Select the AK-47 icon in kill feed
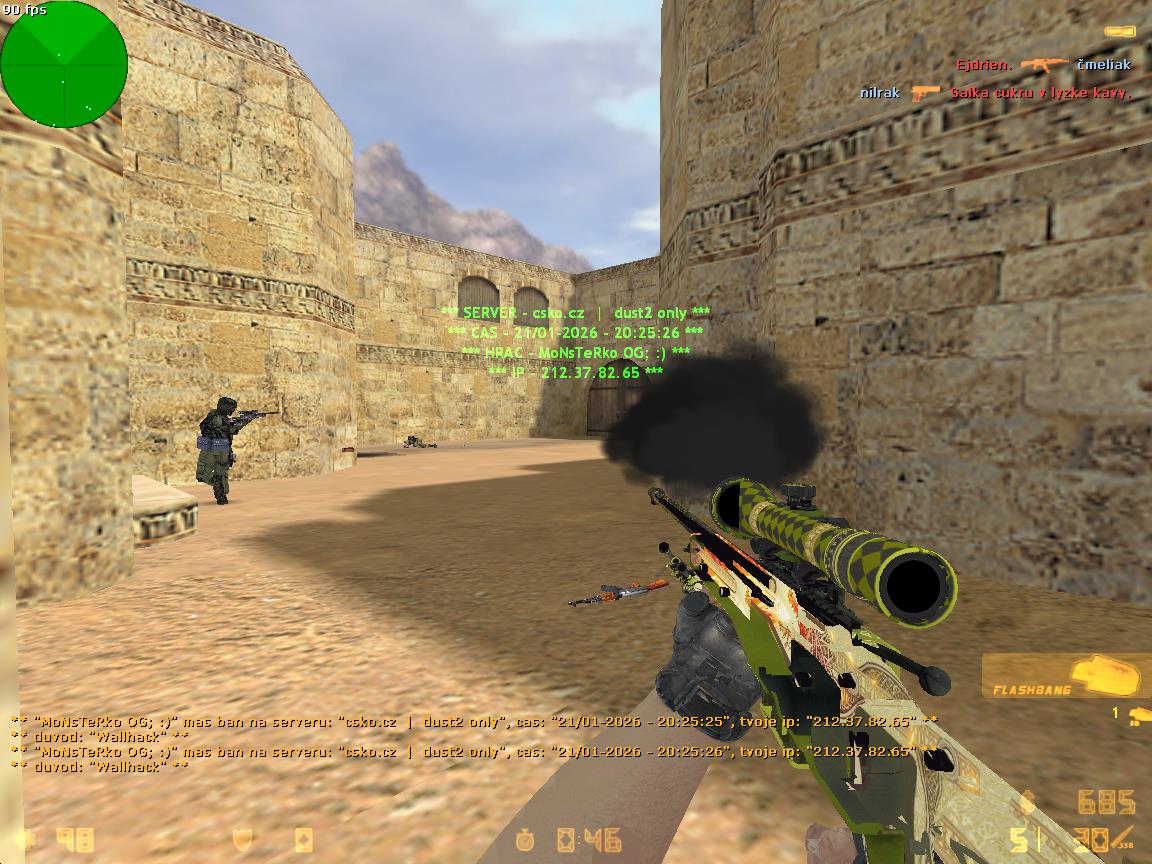The width and height of the screenshot is (1152, 864). (1045, 65)
